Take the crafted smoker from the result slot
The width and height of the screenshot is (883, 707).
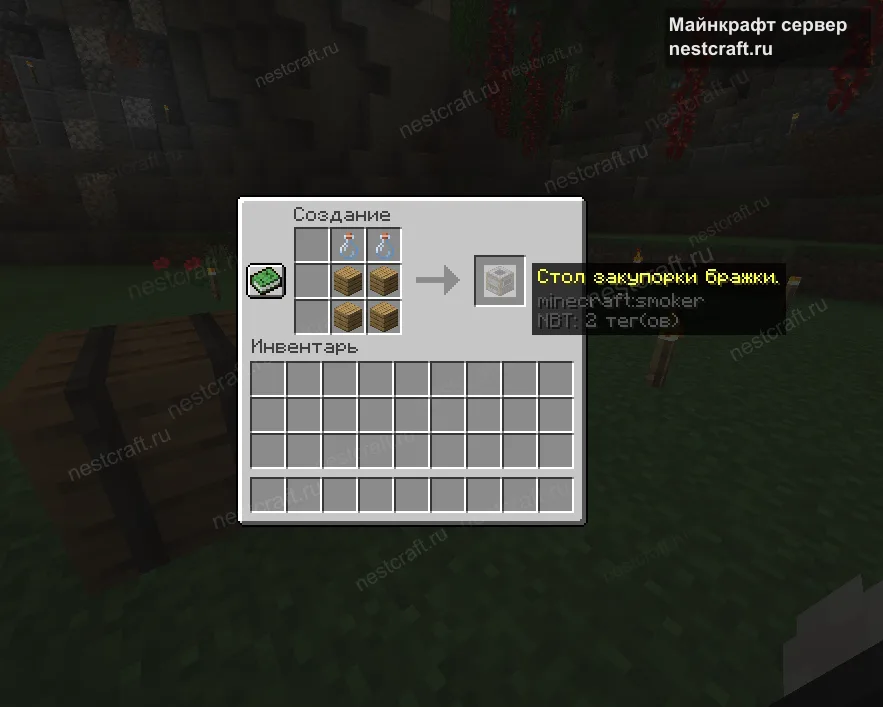tap(499, 281)
